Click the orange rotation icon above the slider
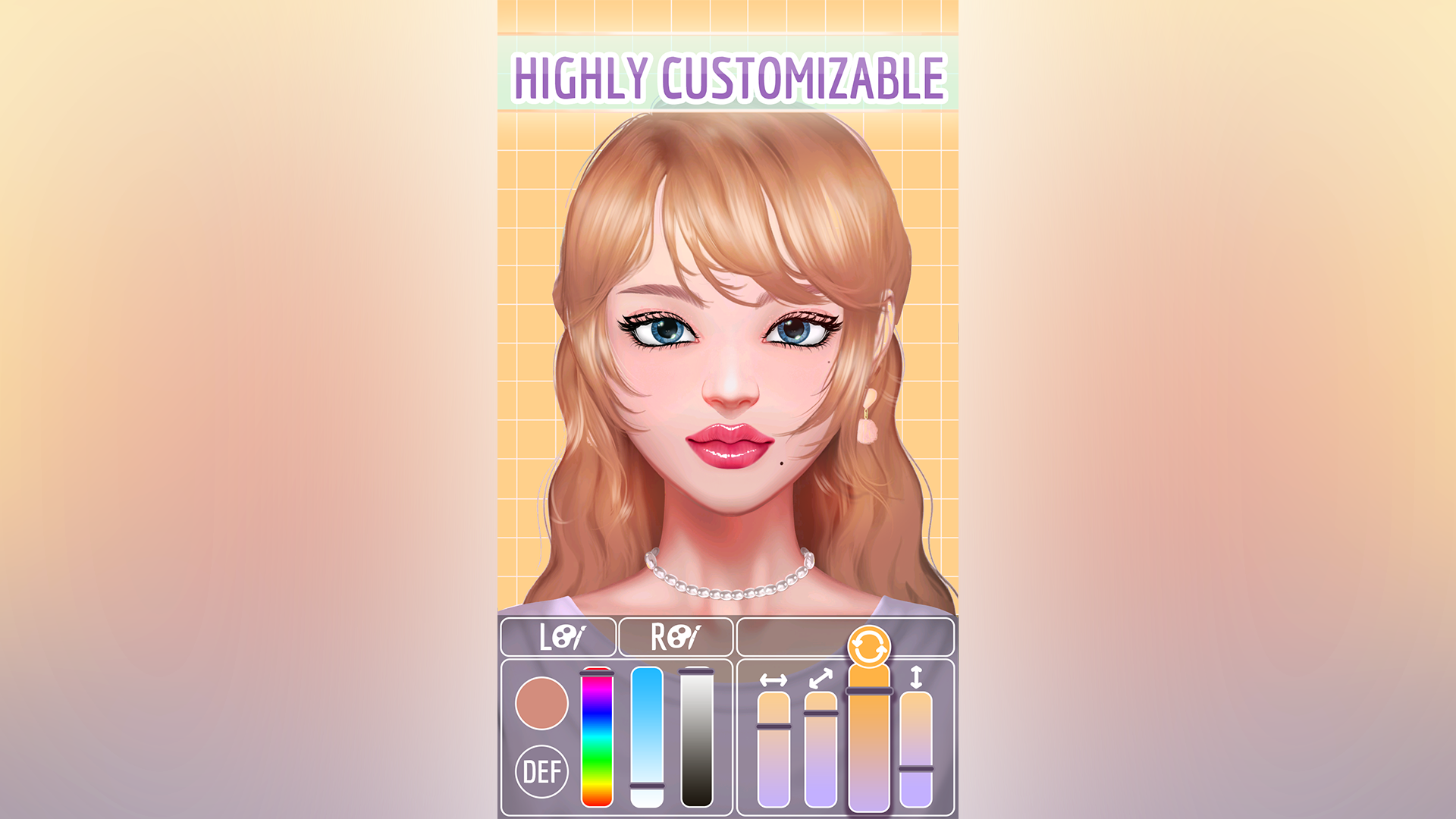1456x819 pixels. click(x=869, y=647)
